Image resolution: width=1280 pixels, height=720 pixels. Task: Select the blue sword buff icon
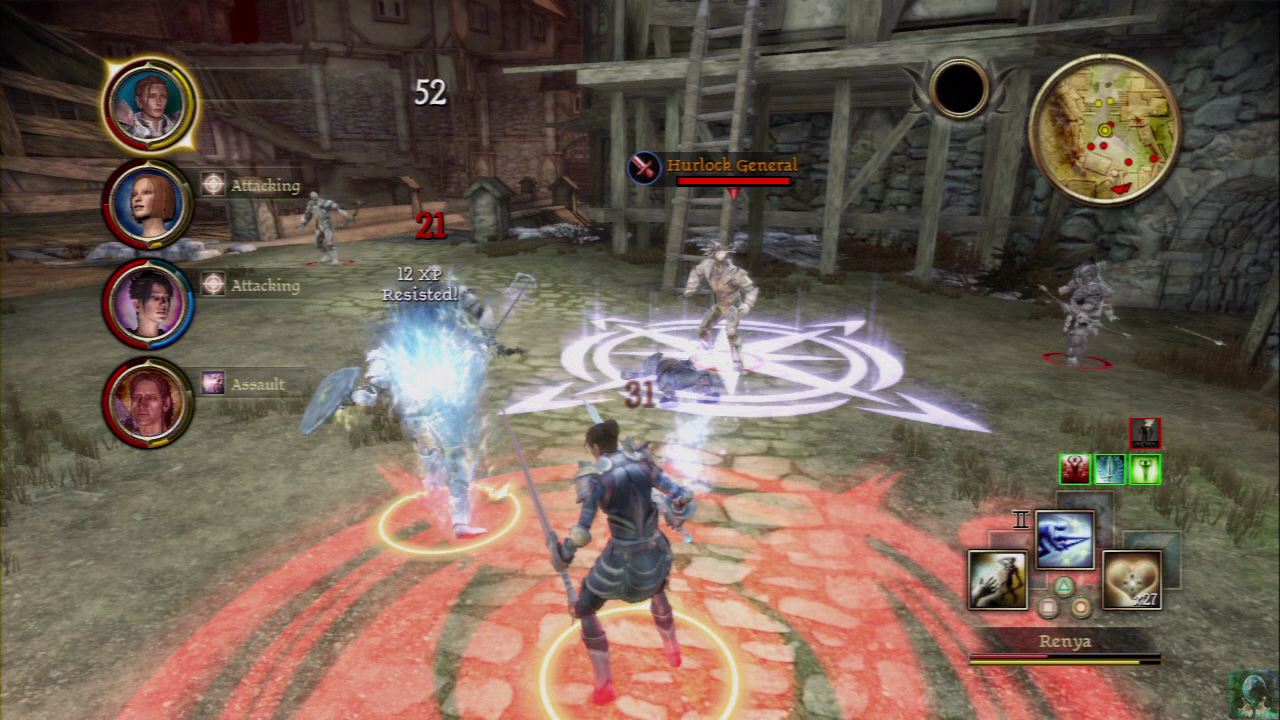coord(1109,469)
